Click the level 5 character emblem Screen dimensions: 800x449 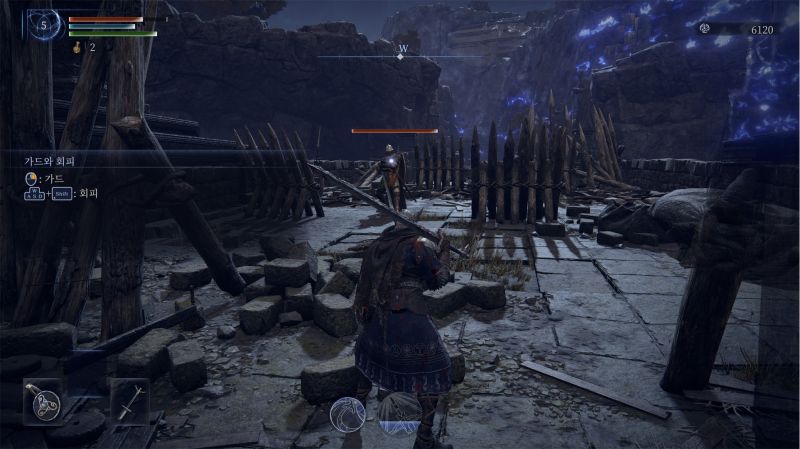click(x=43, y=24)
